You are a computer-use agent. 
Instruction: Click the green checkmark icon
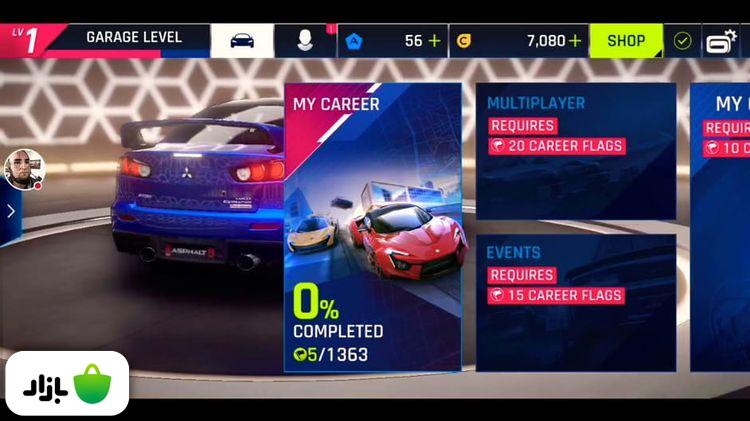pyautogui.click(x=682, y=41)
